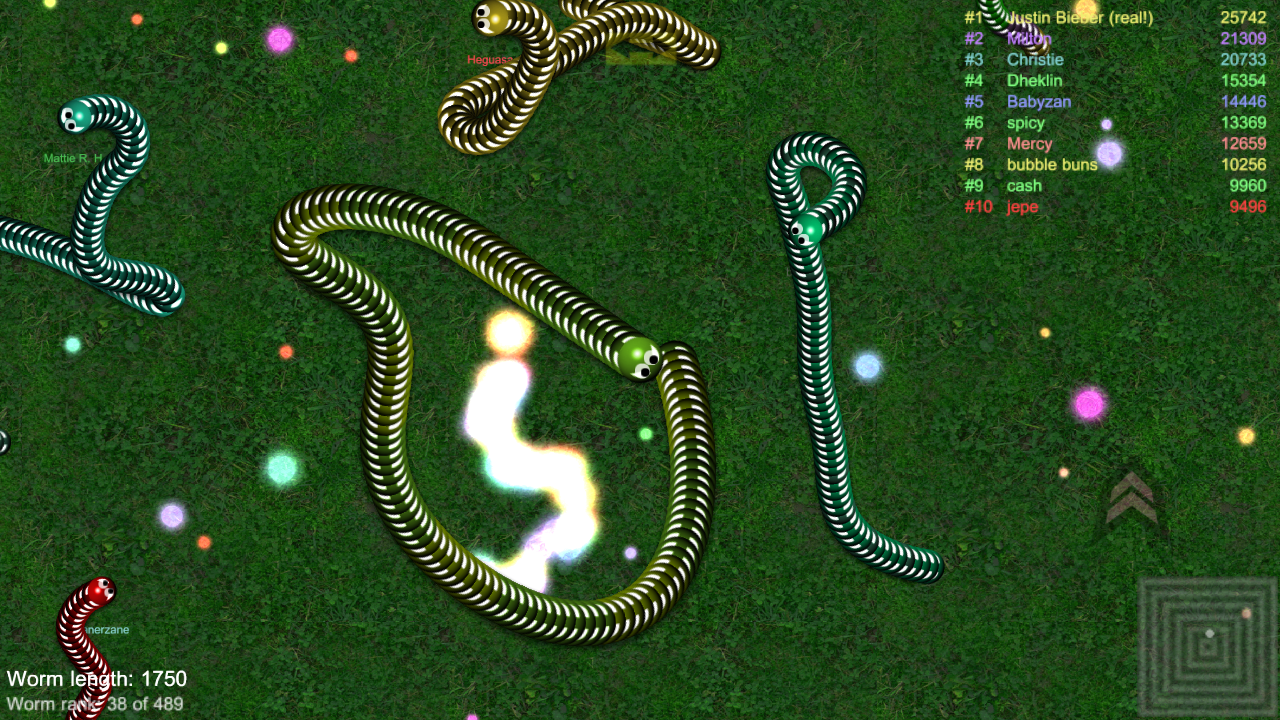Click Mercy's name on the leaderboard
Image resolution: width=1280 pixels, height=720 pixels.
coord(1028,143)
